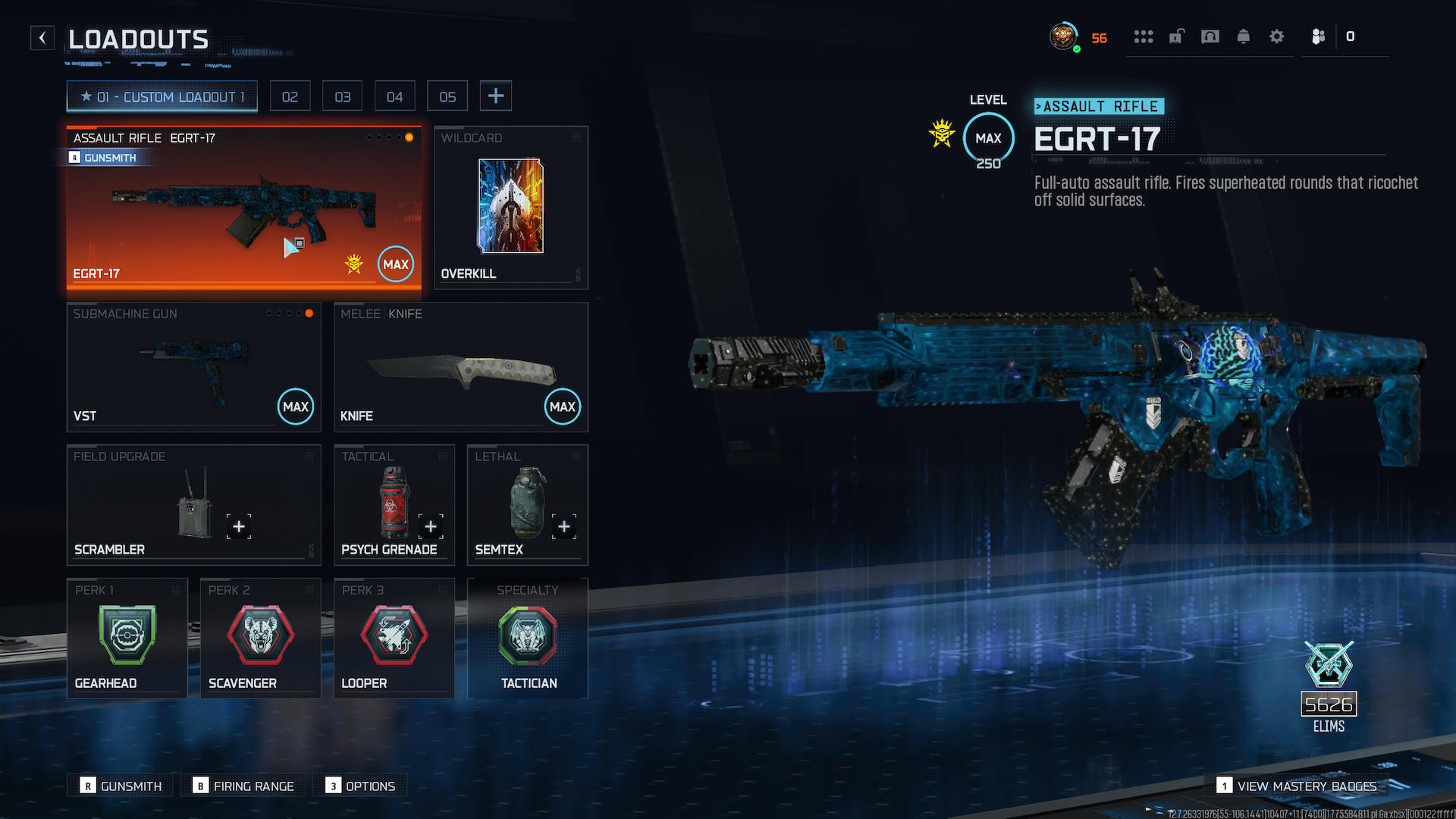Click the Firing Range button
This screenshot has width=1456, height=819.
[245, 786]
